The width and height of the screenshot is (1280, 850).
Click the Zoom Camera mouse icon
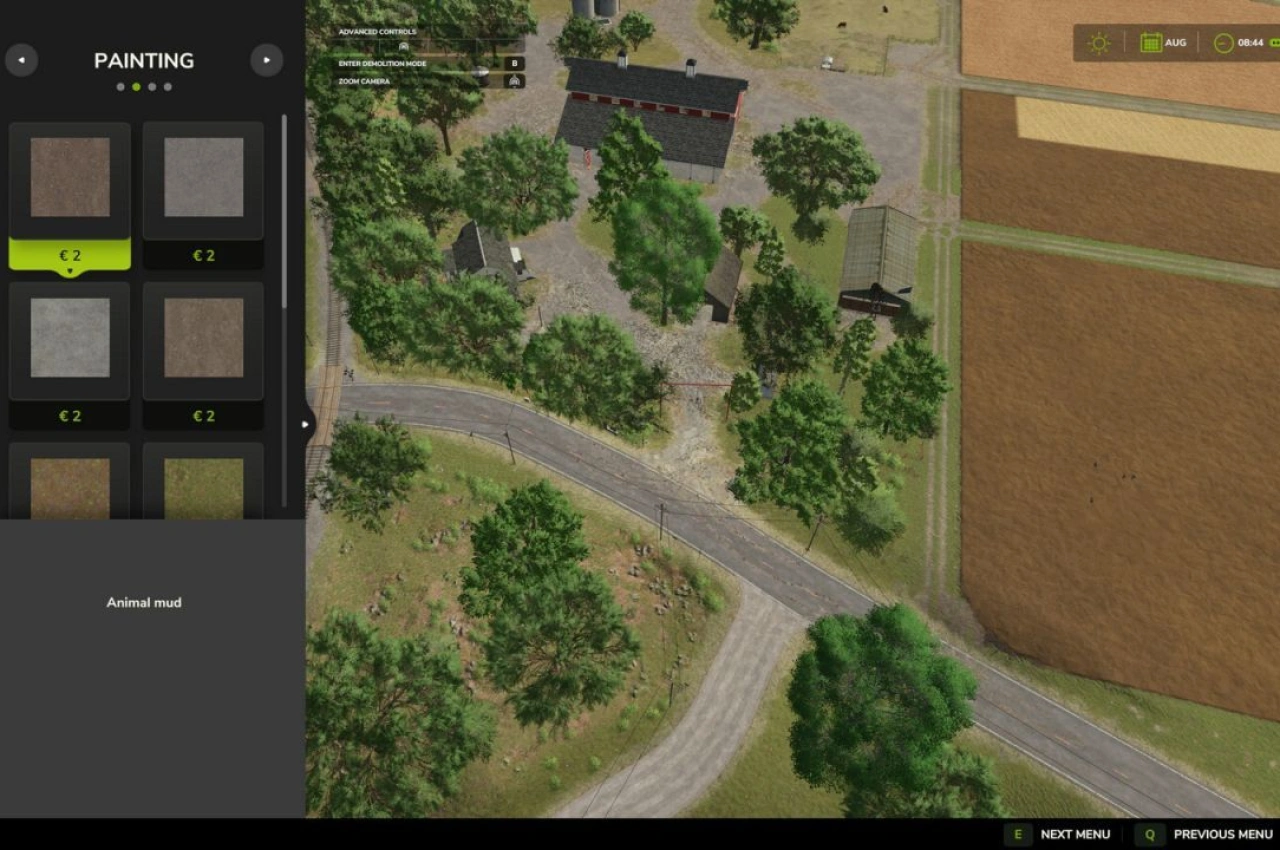[x=514, y=81]
